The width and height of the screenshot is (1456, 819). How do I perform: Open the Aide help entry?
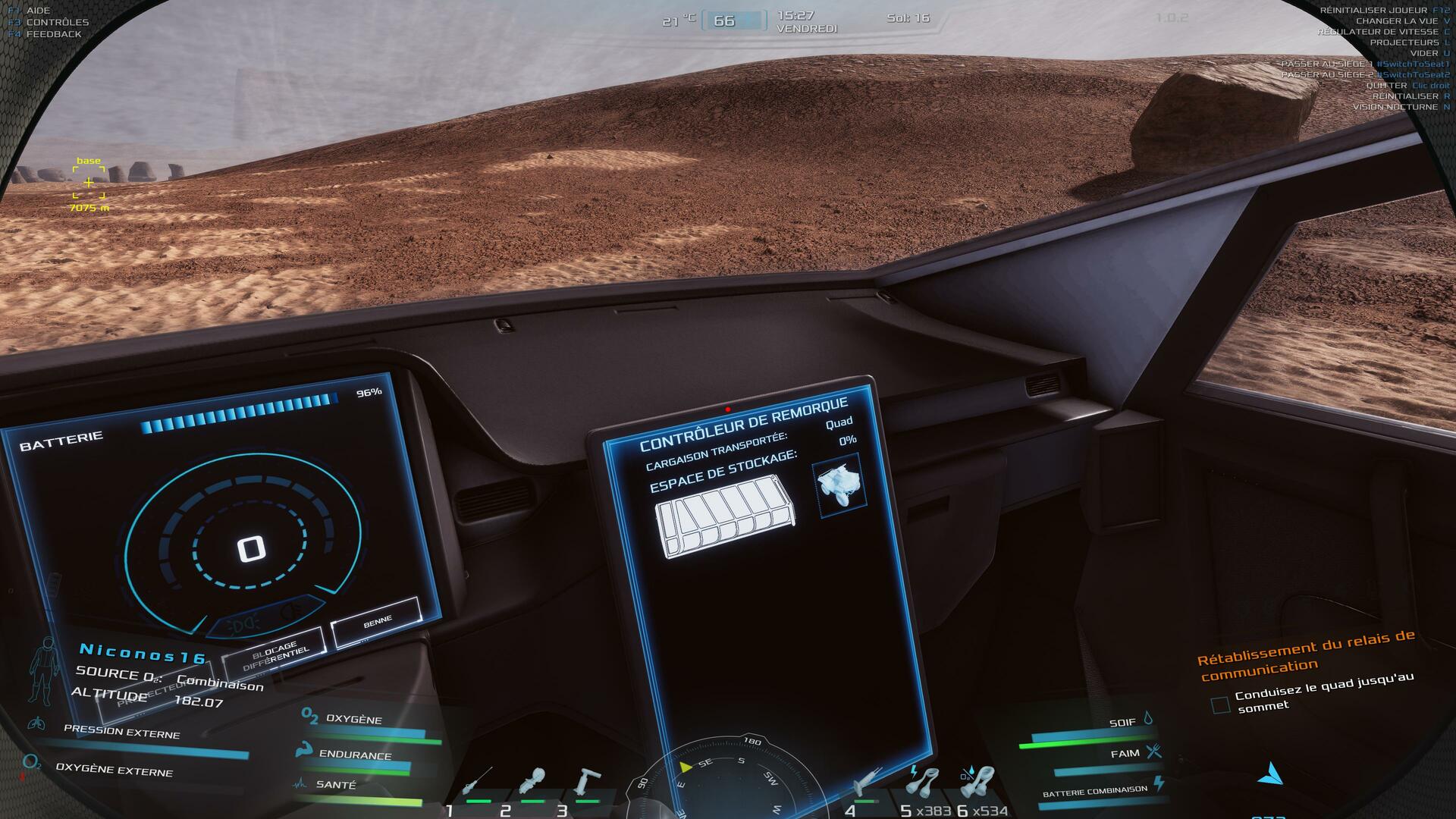(x=38, y=11)
